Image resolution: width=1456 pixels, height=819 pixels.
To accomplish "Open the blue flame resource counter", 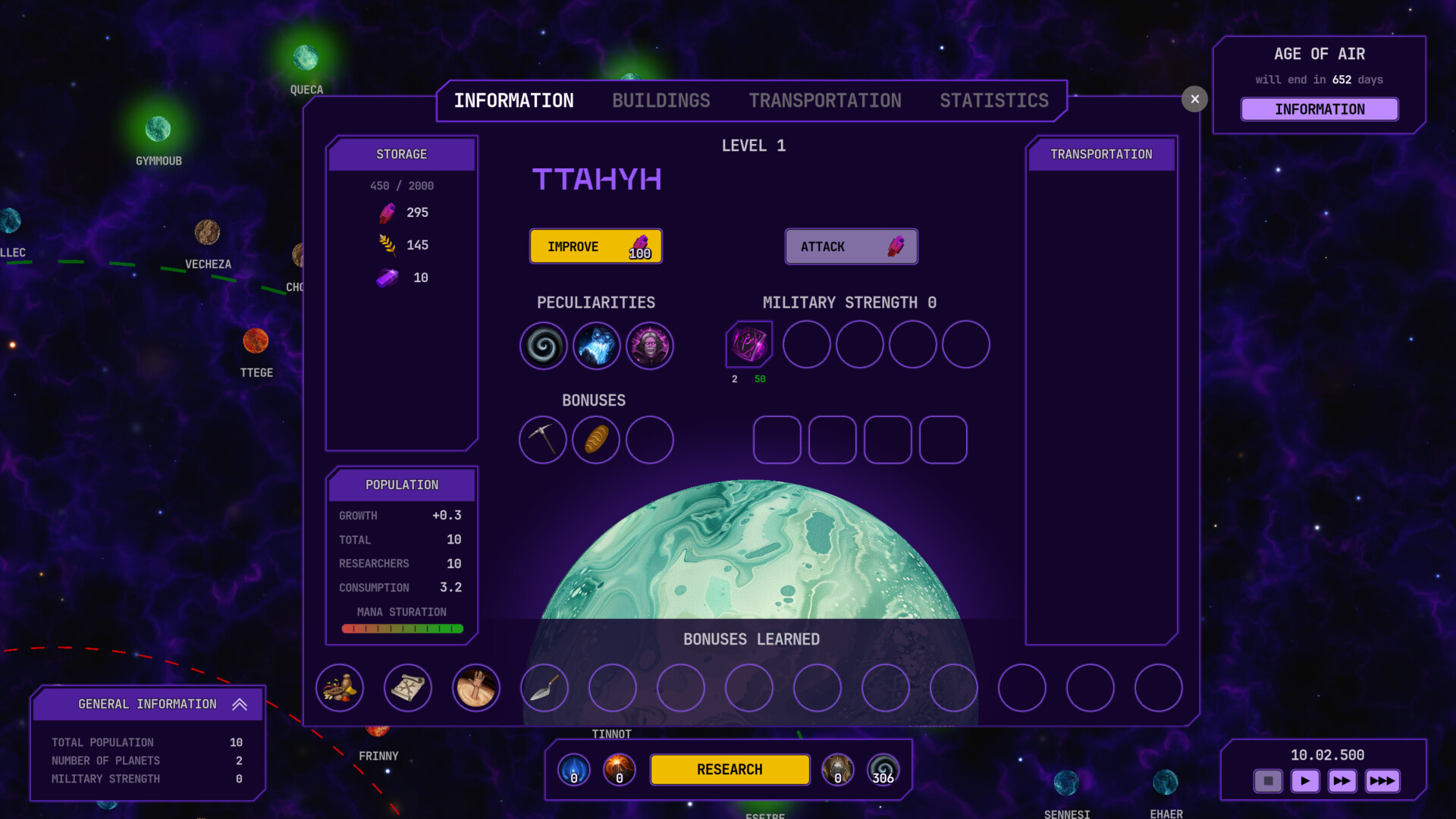I will pos(574,769).
